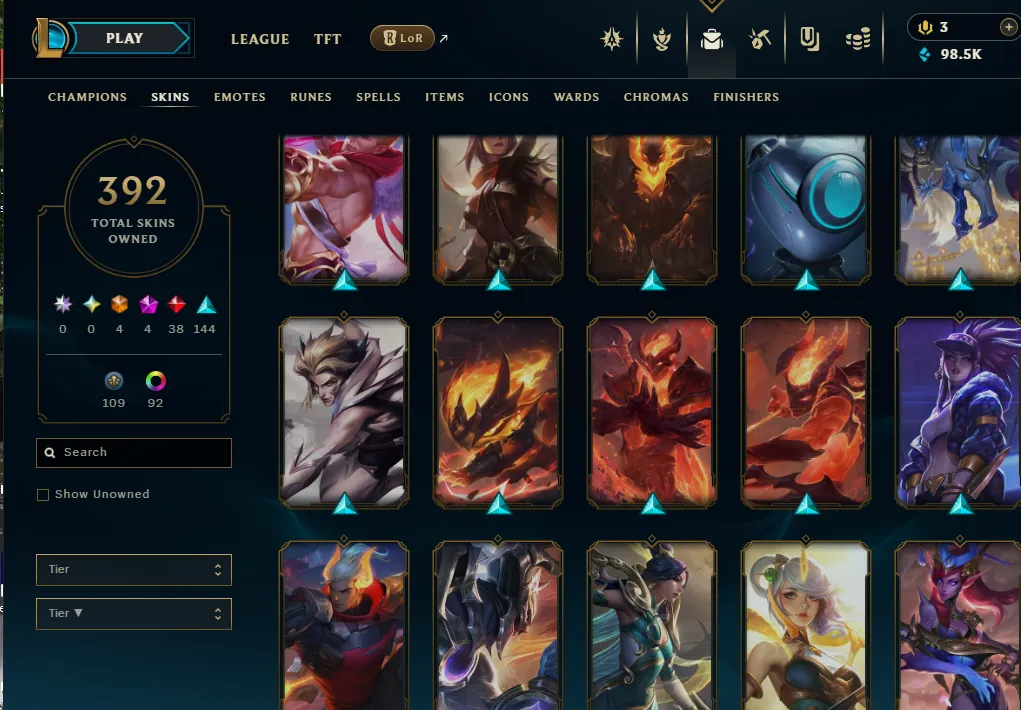Open the Chromas tab

656,97
